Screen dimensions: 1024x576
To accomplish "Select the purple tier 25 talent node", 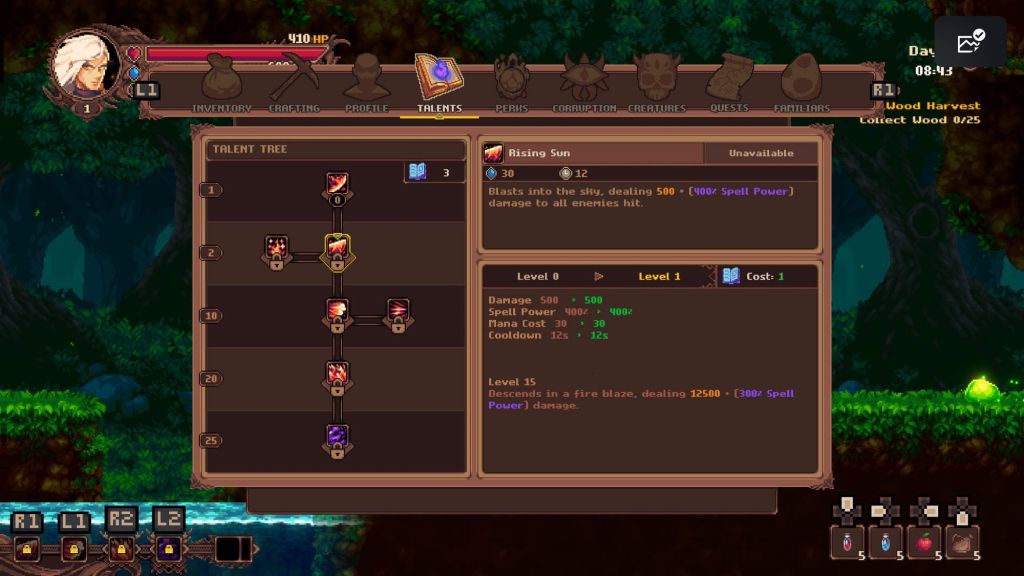I will pyautogui.click(x=337, y=438).
